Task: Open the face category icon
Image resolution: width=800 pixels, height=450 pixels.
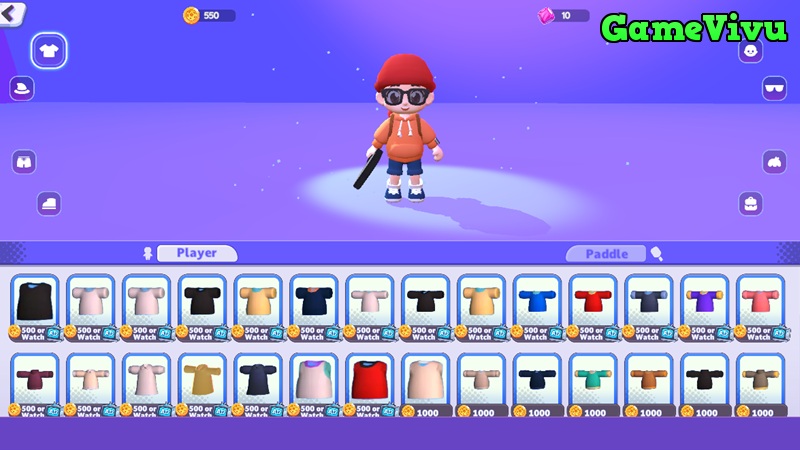Action: pos(750,51)
